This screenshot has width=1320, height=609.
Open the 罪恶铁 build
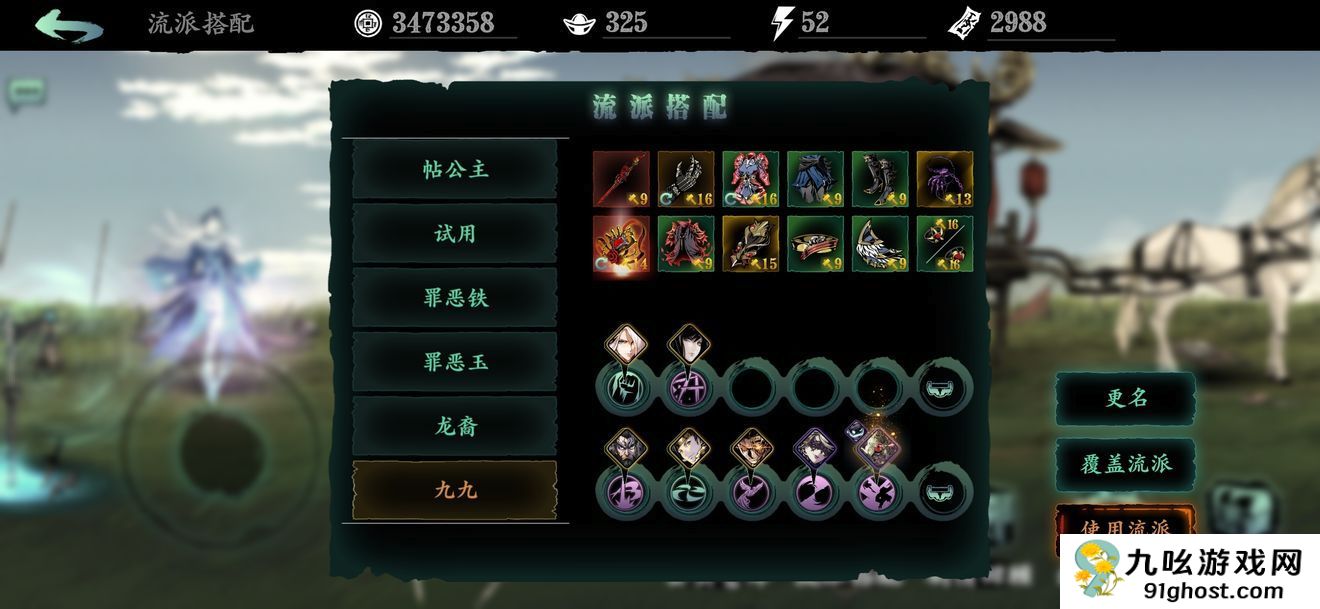pos(455,298)
